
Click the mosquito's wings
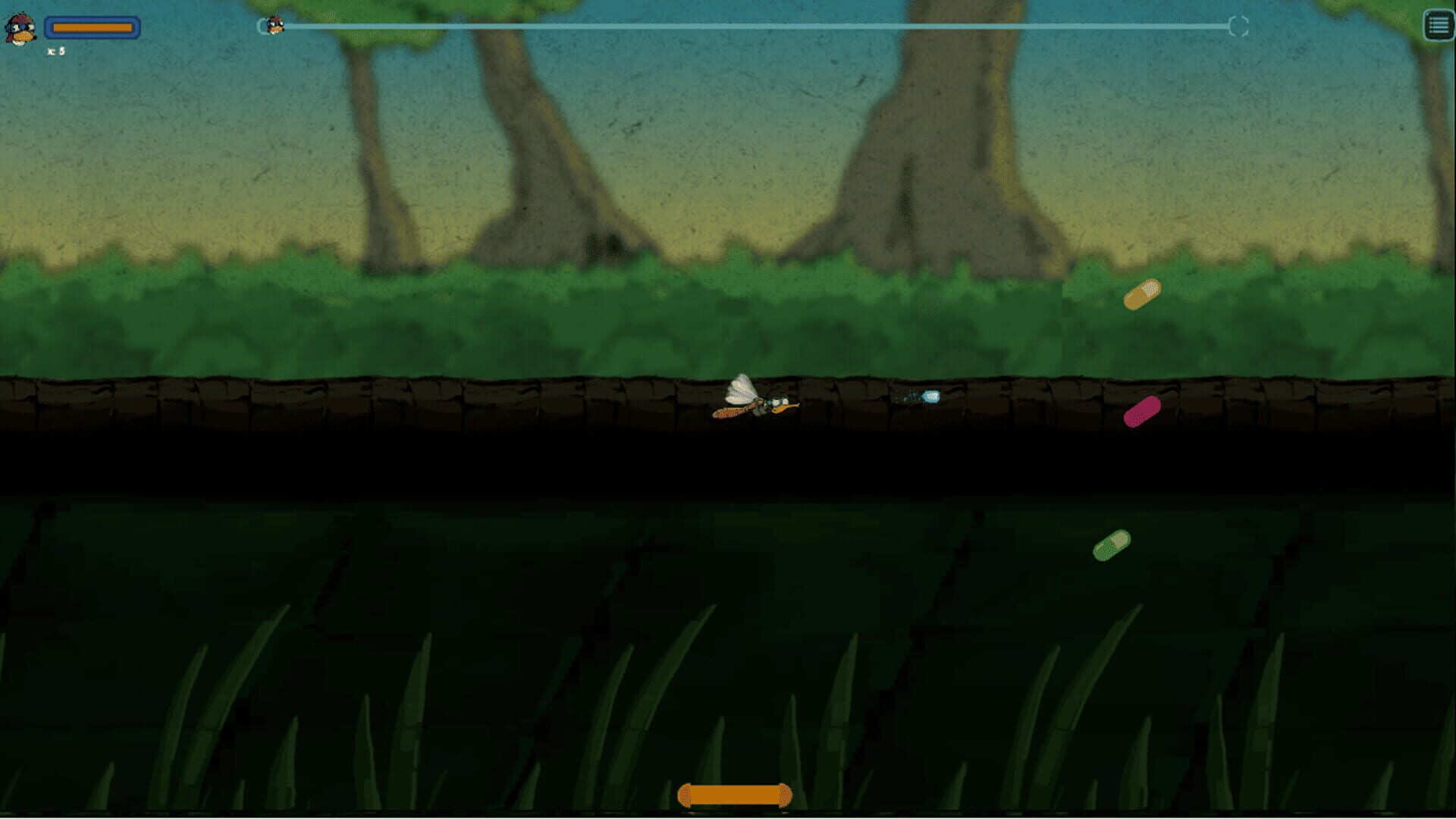[x=739, y=387]
